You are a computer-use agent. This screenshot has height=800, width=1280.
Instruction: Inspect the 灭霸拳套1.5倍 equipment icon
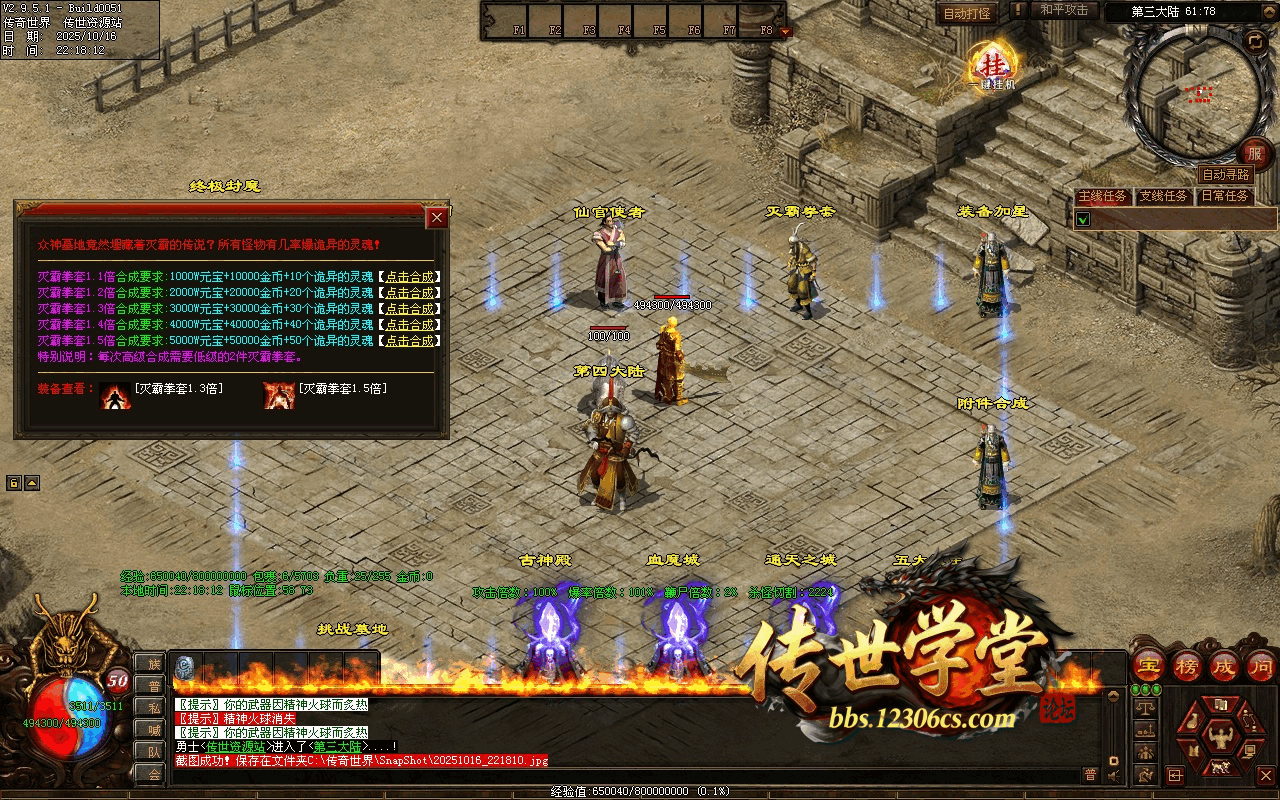[278, 395]
